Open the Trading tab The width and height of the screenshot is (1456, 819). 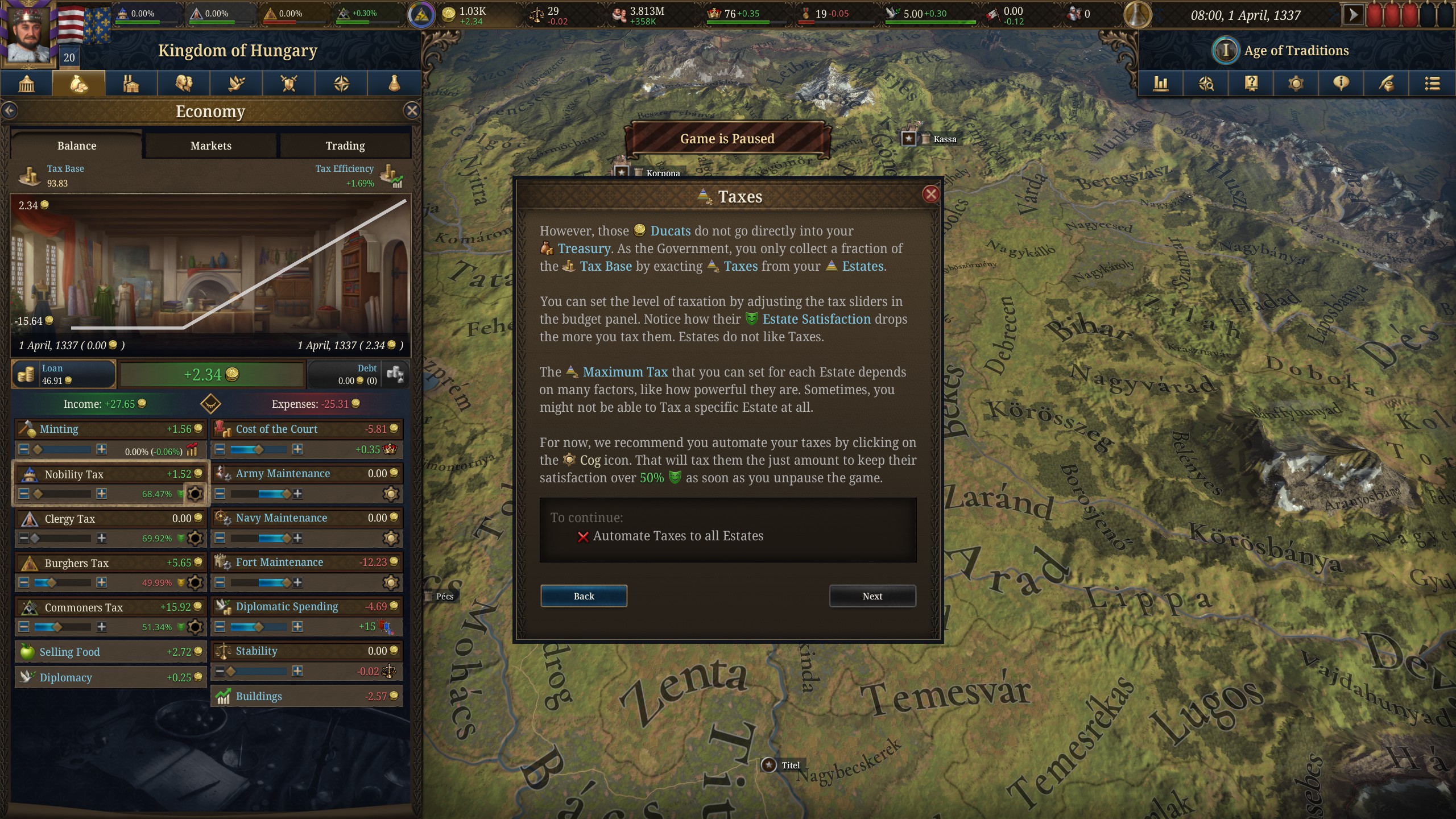click(345, 146)
